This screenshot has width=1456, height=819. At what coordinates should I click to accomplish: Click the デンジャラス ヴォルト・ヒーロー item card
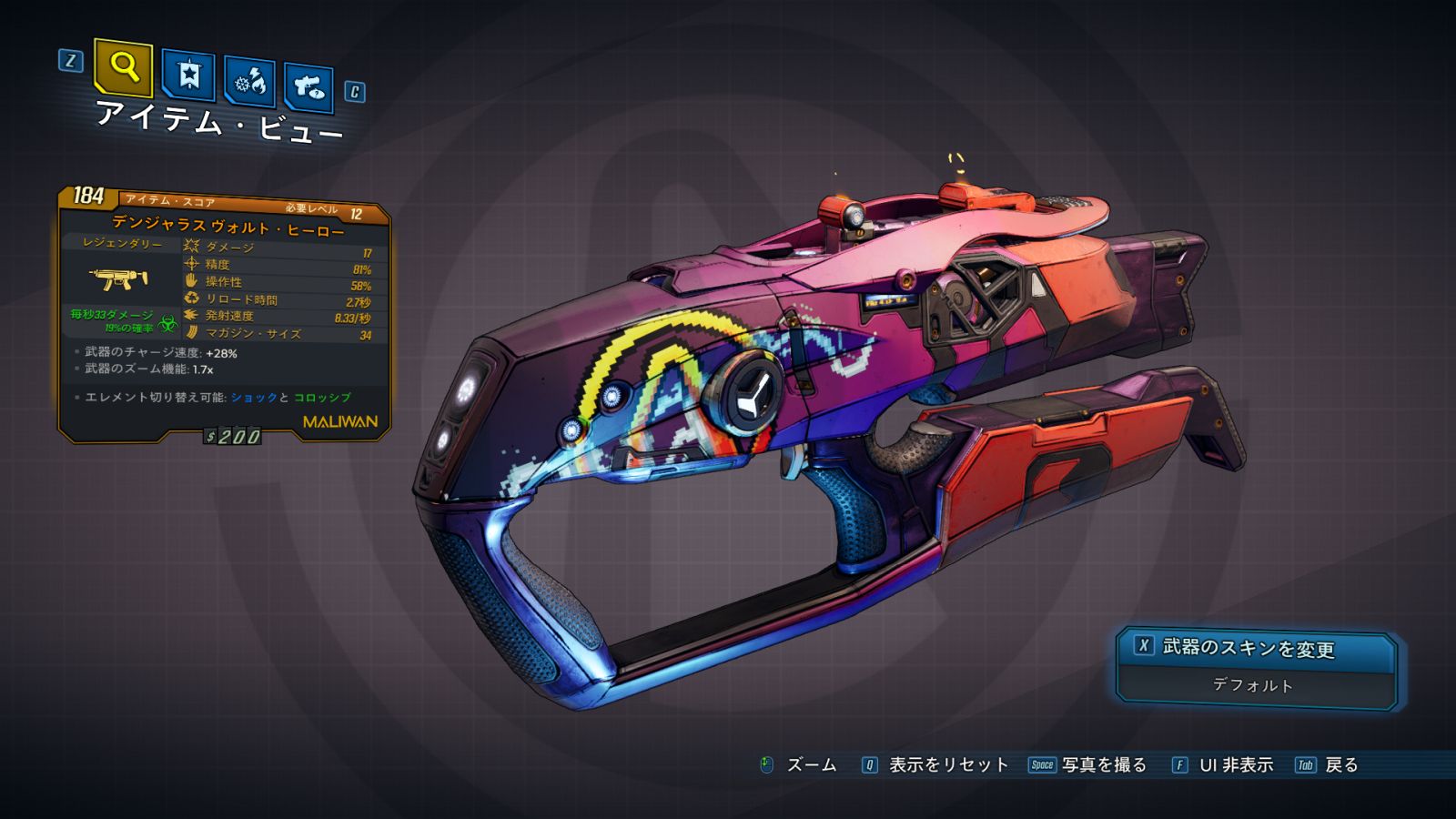(224, 314)
